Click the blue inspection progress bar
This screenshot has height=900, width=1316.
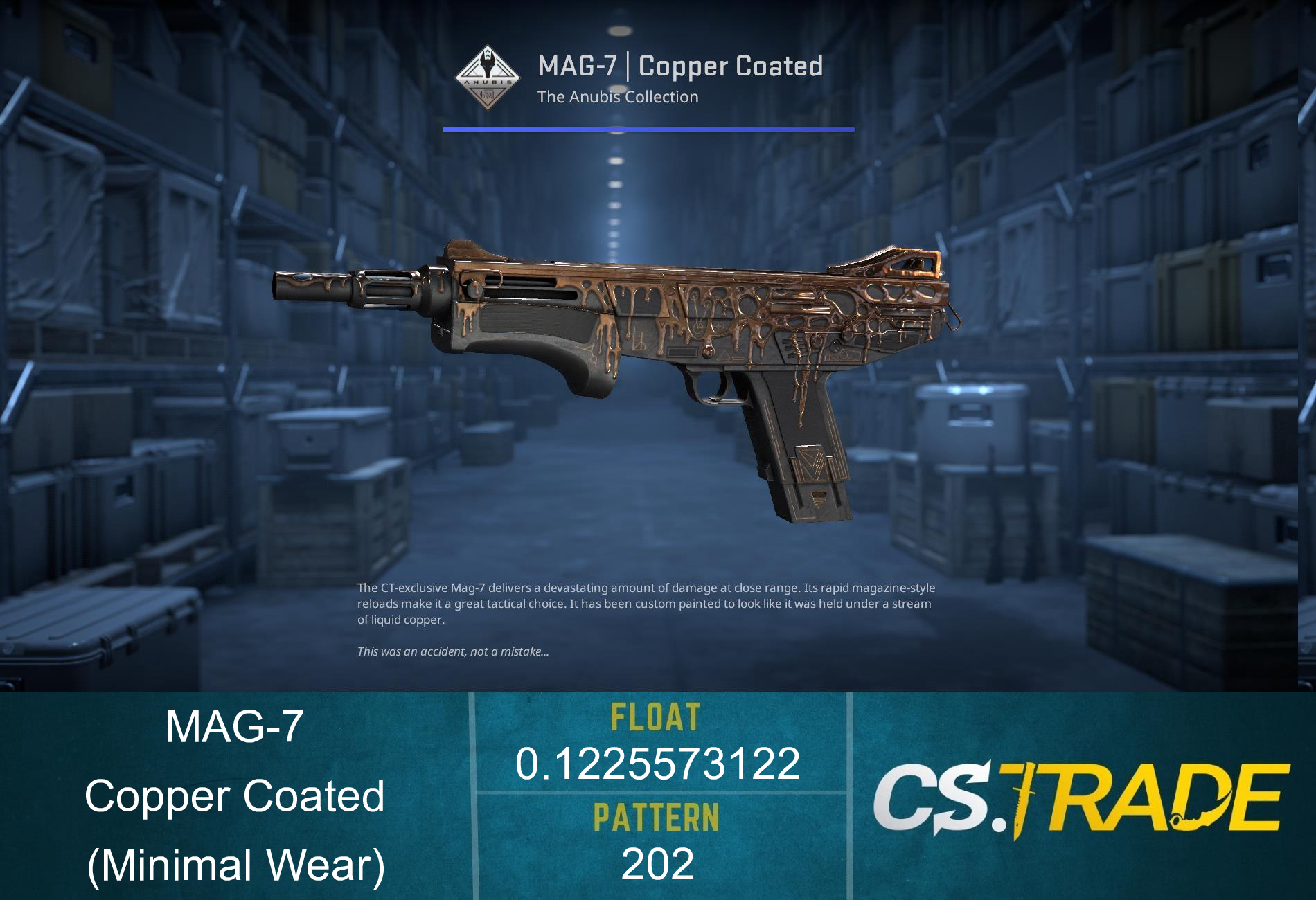(x=648, y=128)
